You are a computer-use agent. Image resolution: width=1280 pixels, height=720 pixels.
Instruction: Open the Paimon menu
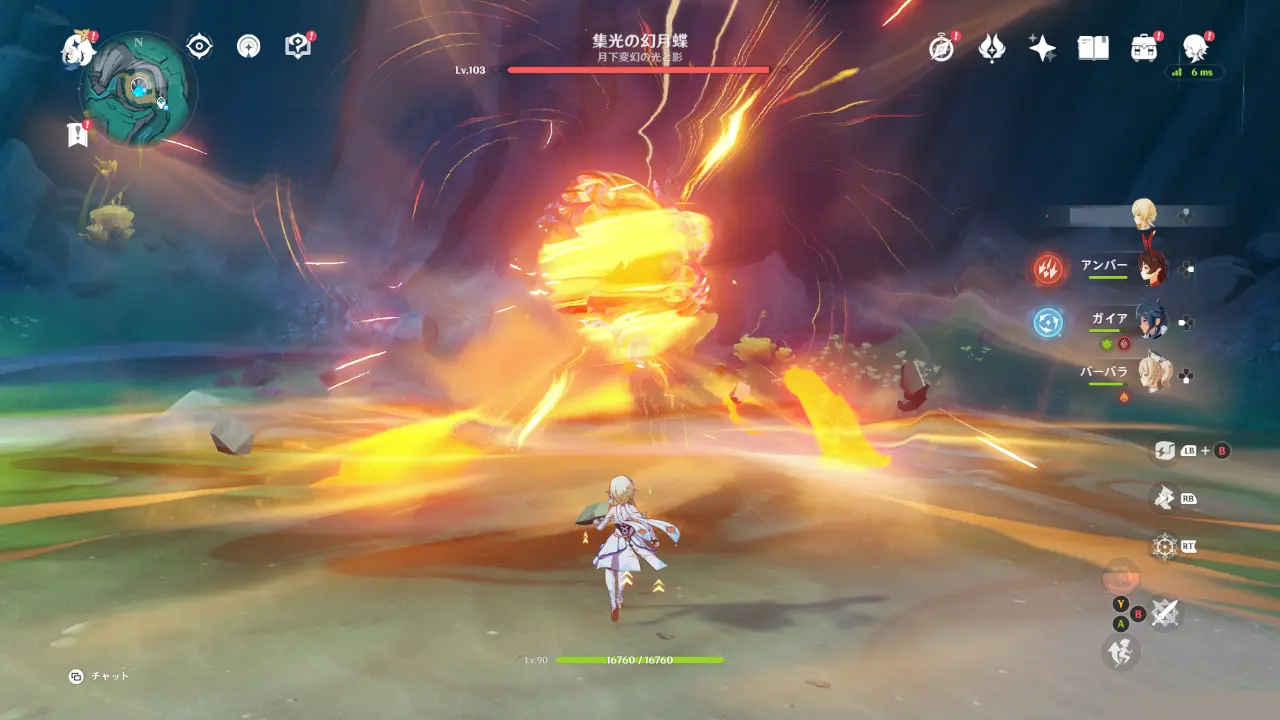[x=77, y=47]
